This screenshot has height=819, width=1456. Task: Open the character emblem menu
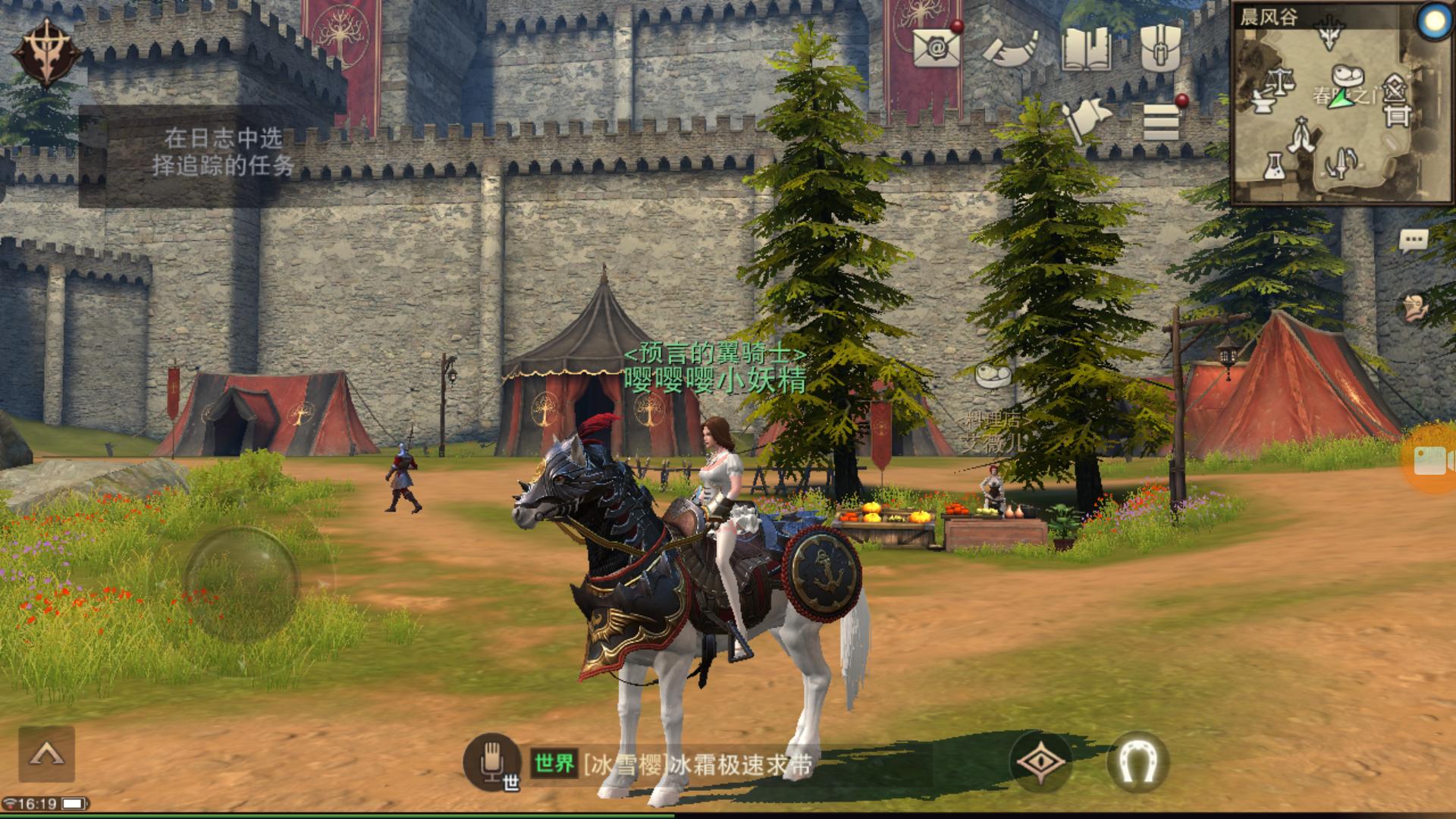point(45,52)
